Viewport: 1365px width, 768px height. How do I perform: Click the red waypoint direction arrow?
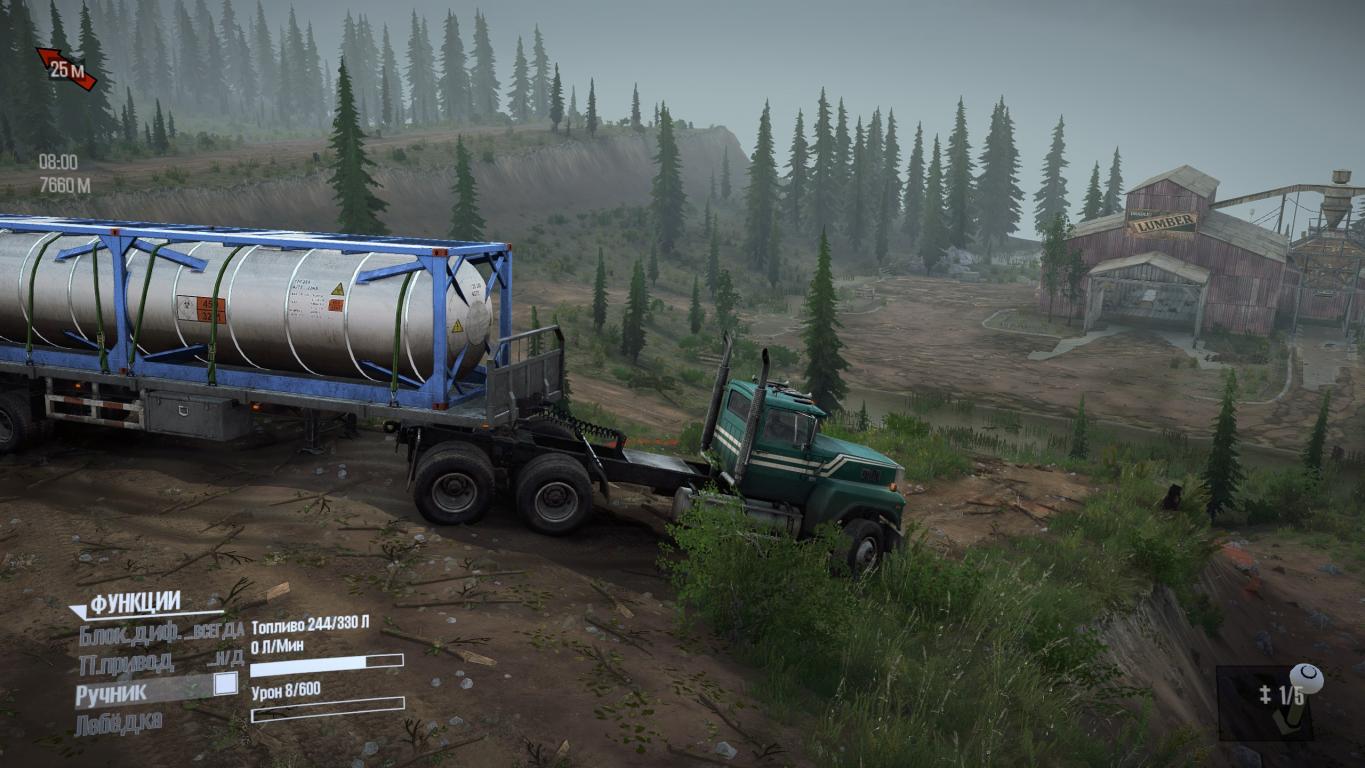66,69
